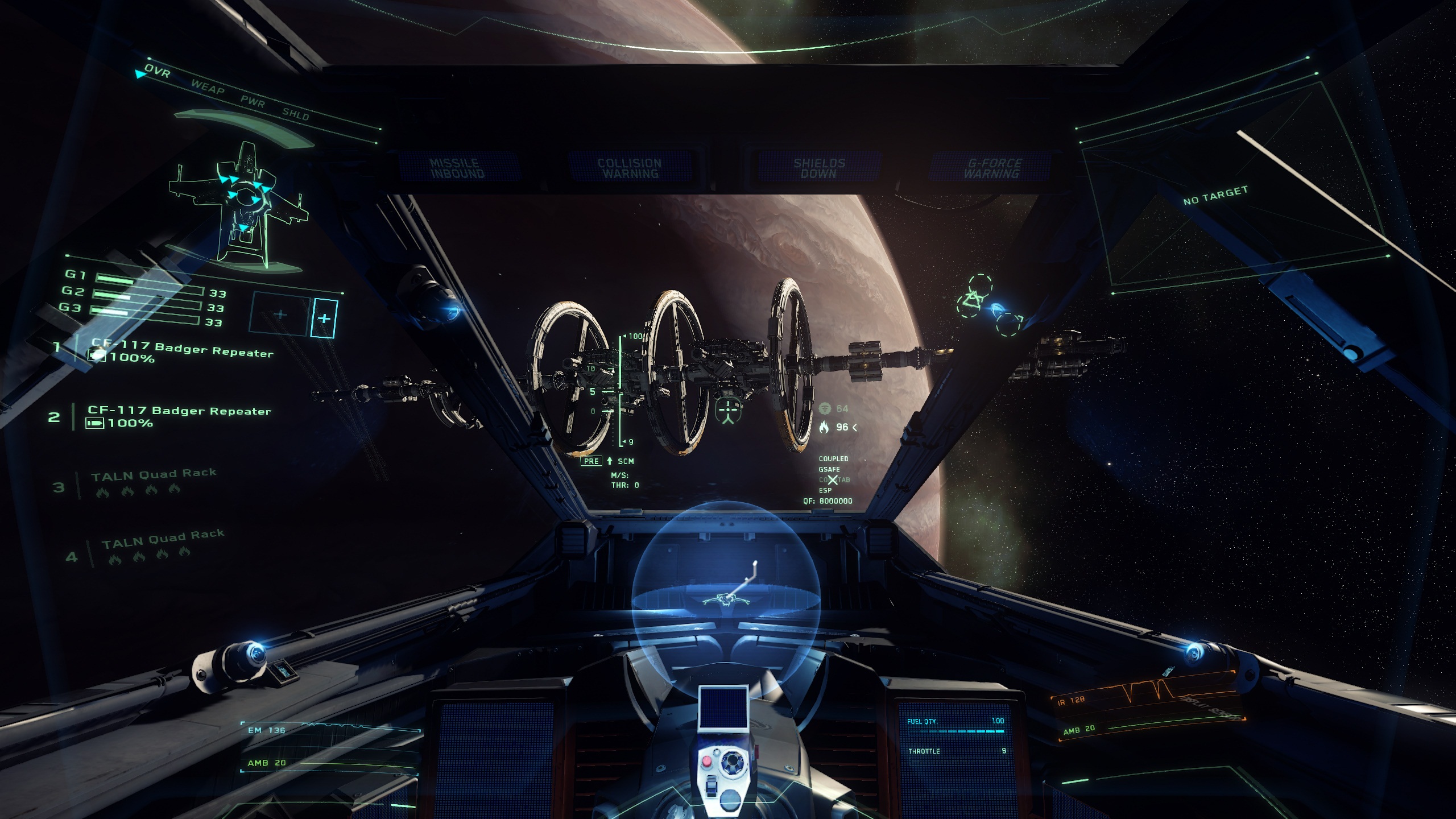Screen dimensions: 1456x819
Task: Click the targeting reticle icon in center HUD
Action: click(x=728, y=409)
